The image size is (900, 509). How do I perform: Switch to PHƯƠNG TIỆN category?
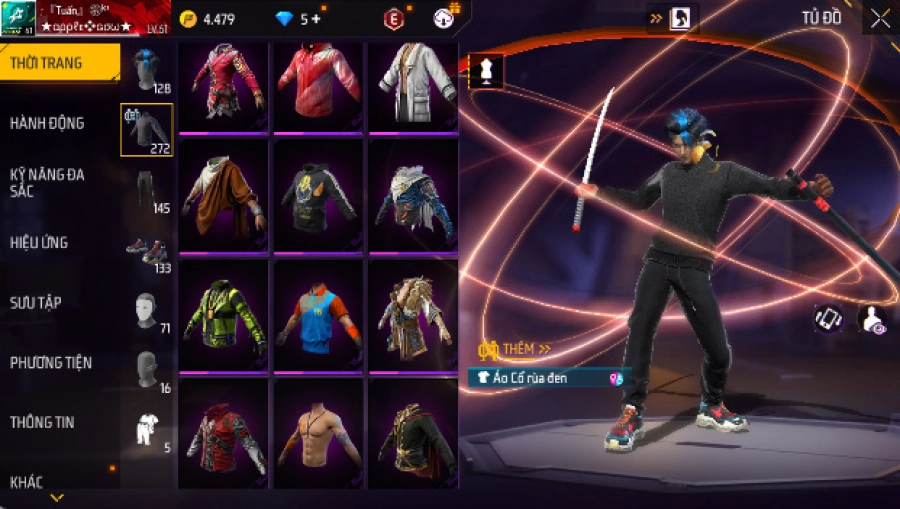(x=47, y=362)
